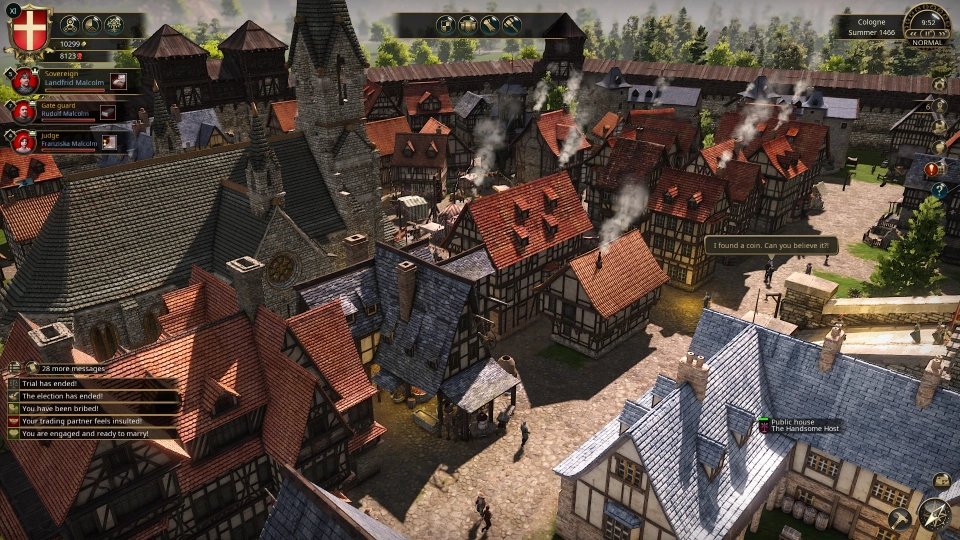Click the game speed clock dial

point(927,20)
